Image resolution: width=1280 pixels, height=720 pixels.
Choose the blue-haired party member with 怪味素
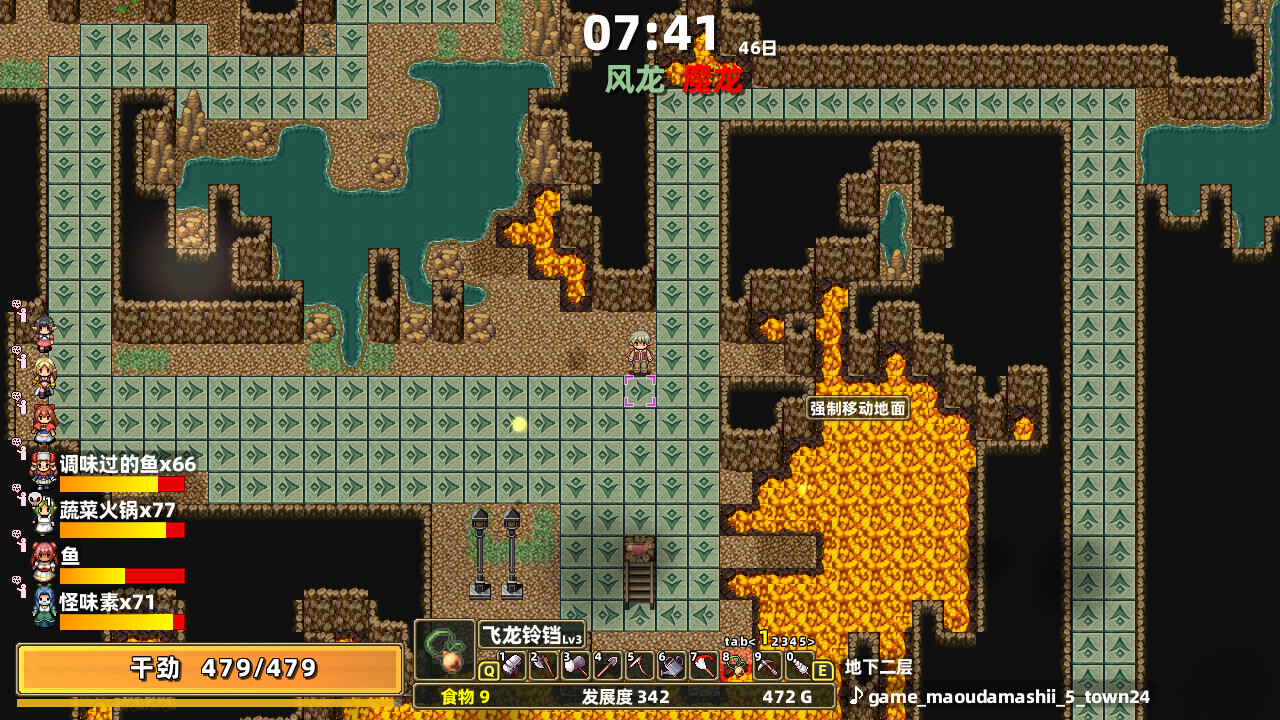click(x=44, y=605)
